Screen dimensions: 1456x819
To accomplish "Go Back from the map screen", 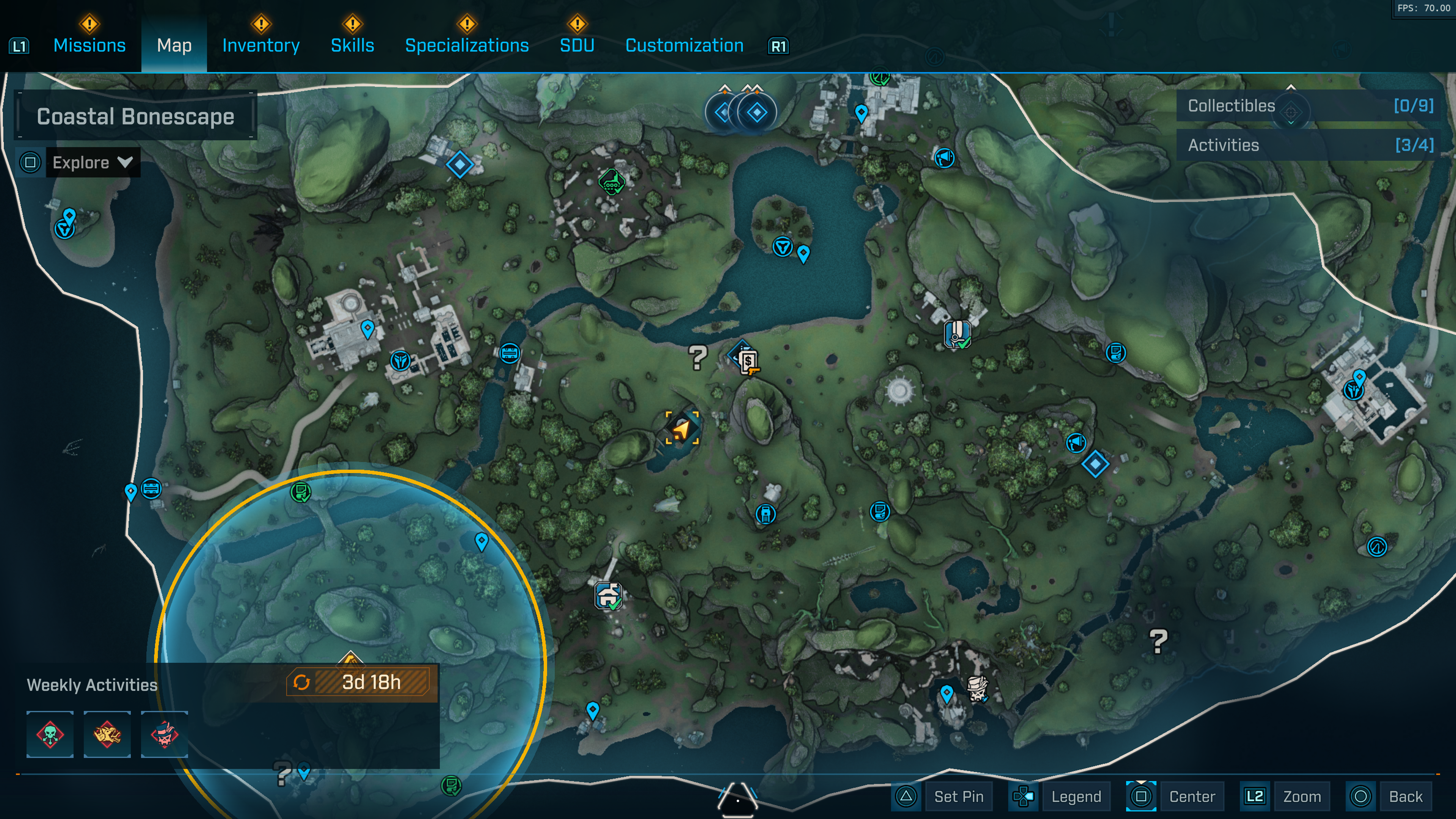I will (1404, 796).
